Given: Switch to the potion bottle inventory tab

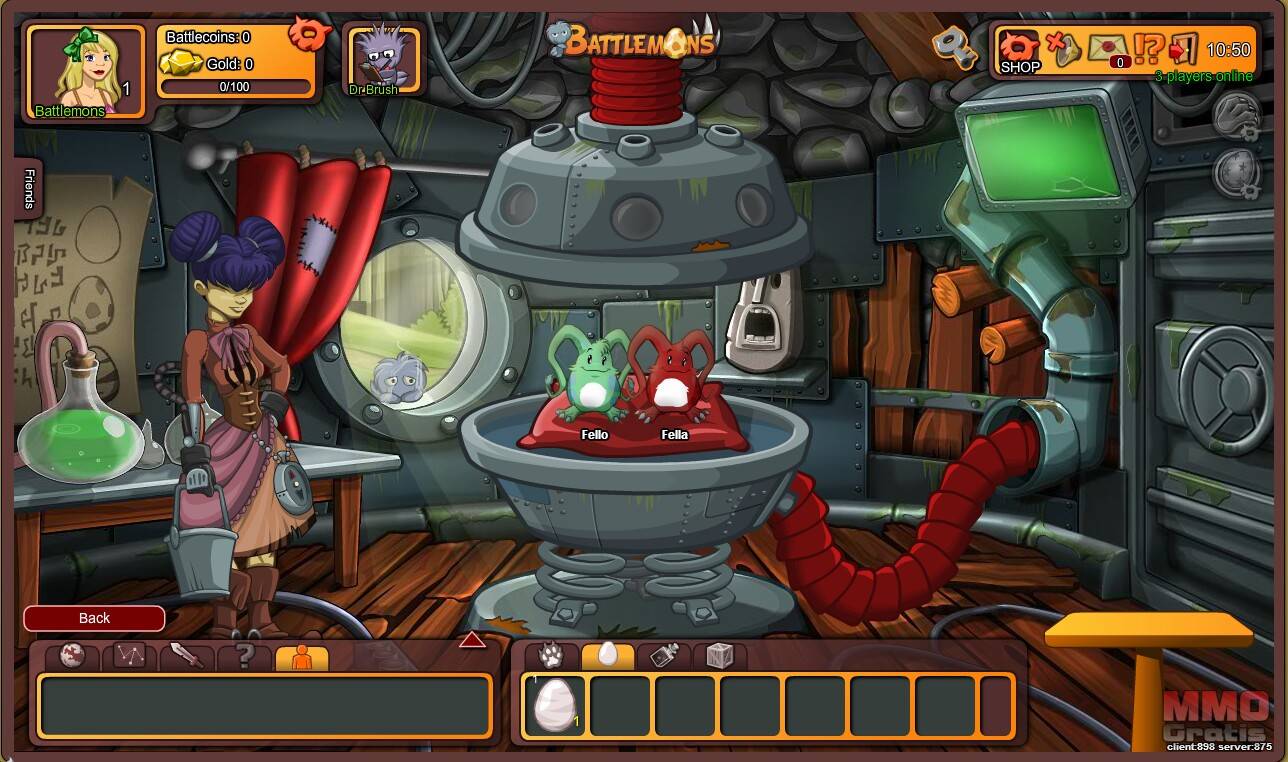Looking at the screenshot, I should click(664, 656).
